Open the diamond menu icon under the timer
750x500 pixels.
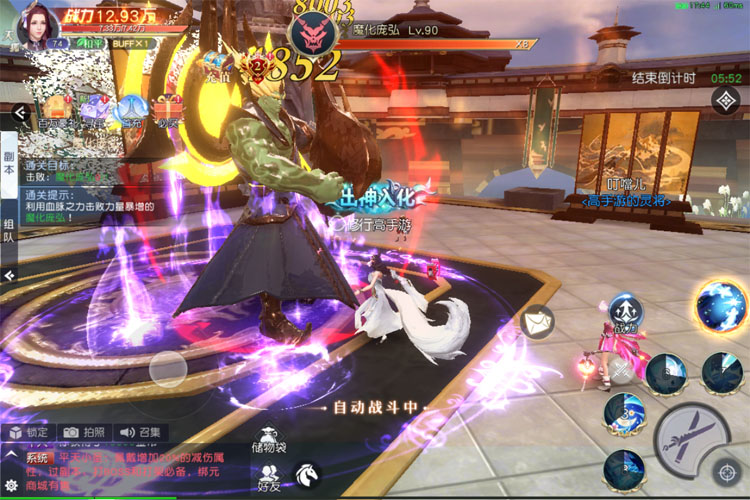tap(725, 101)
